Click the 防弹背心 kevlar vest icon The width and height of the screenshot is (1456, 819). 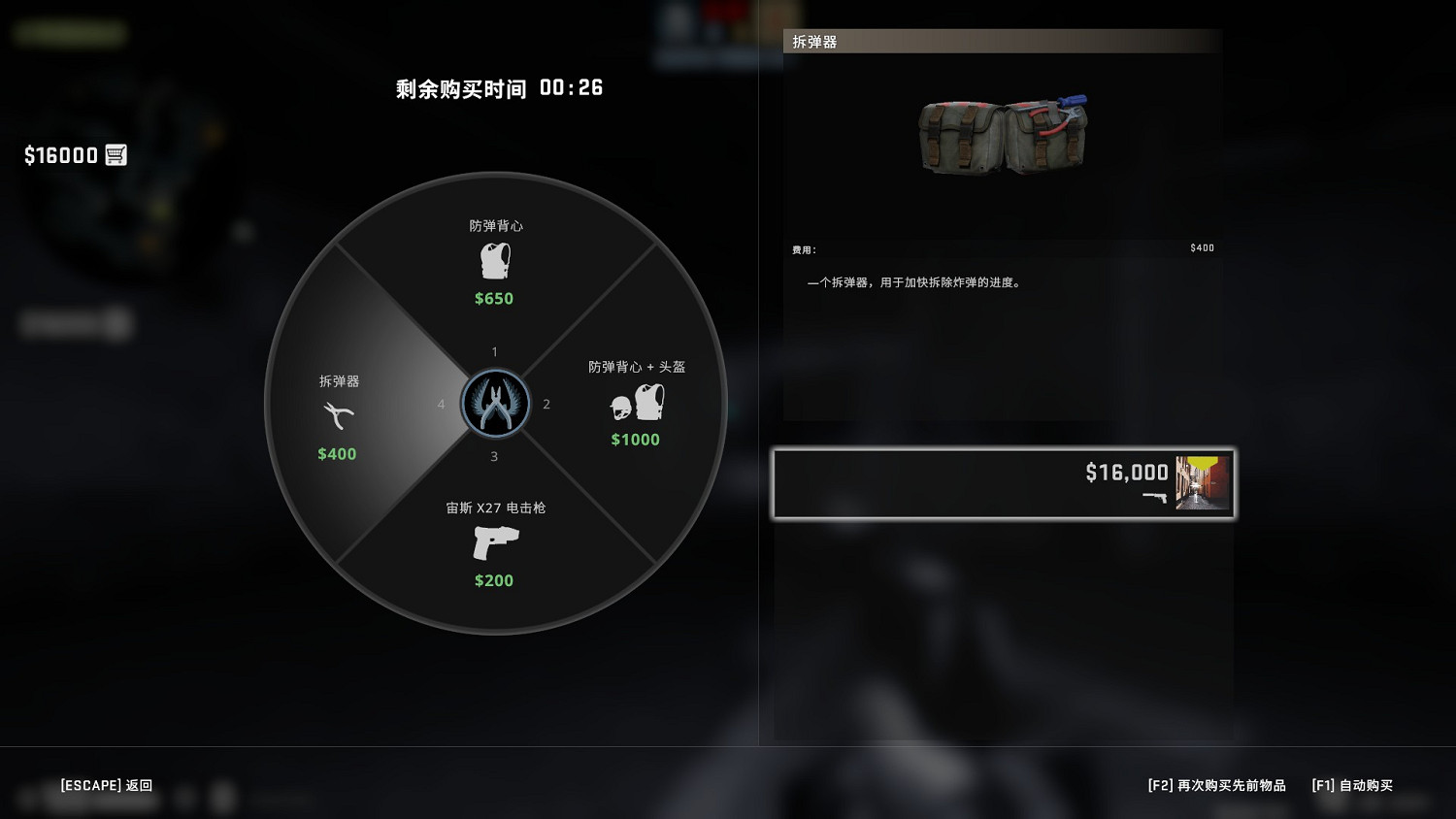(x=494, y=260)
